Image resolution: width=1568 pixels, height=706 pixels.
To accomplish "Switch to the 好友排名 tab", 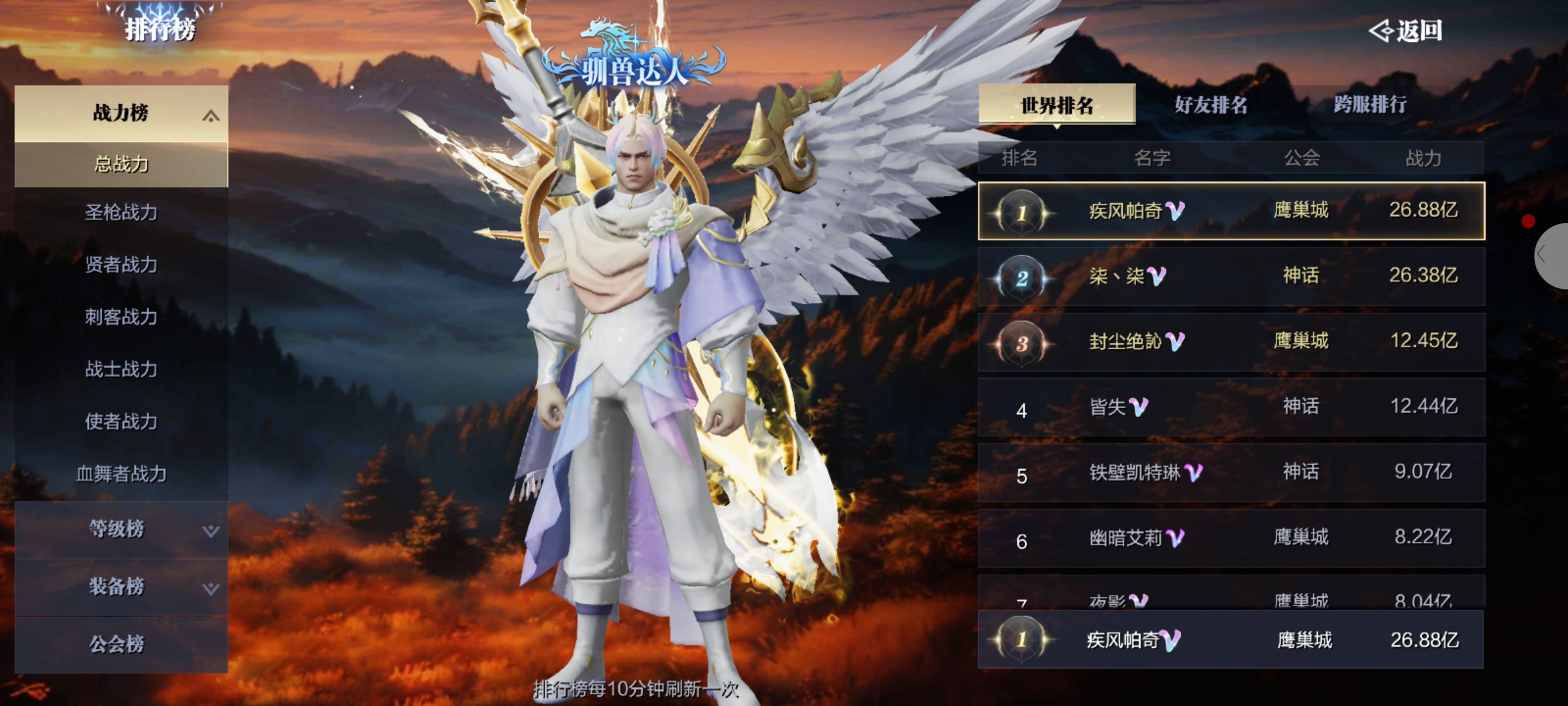I will click(x=1211, y=105).
